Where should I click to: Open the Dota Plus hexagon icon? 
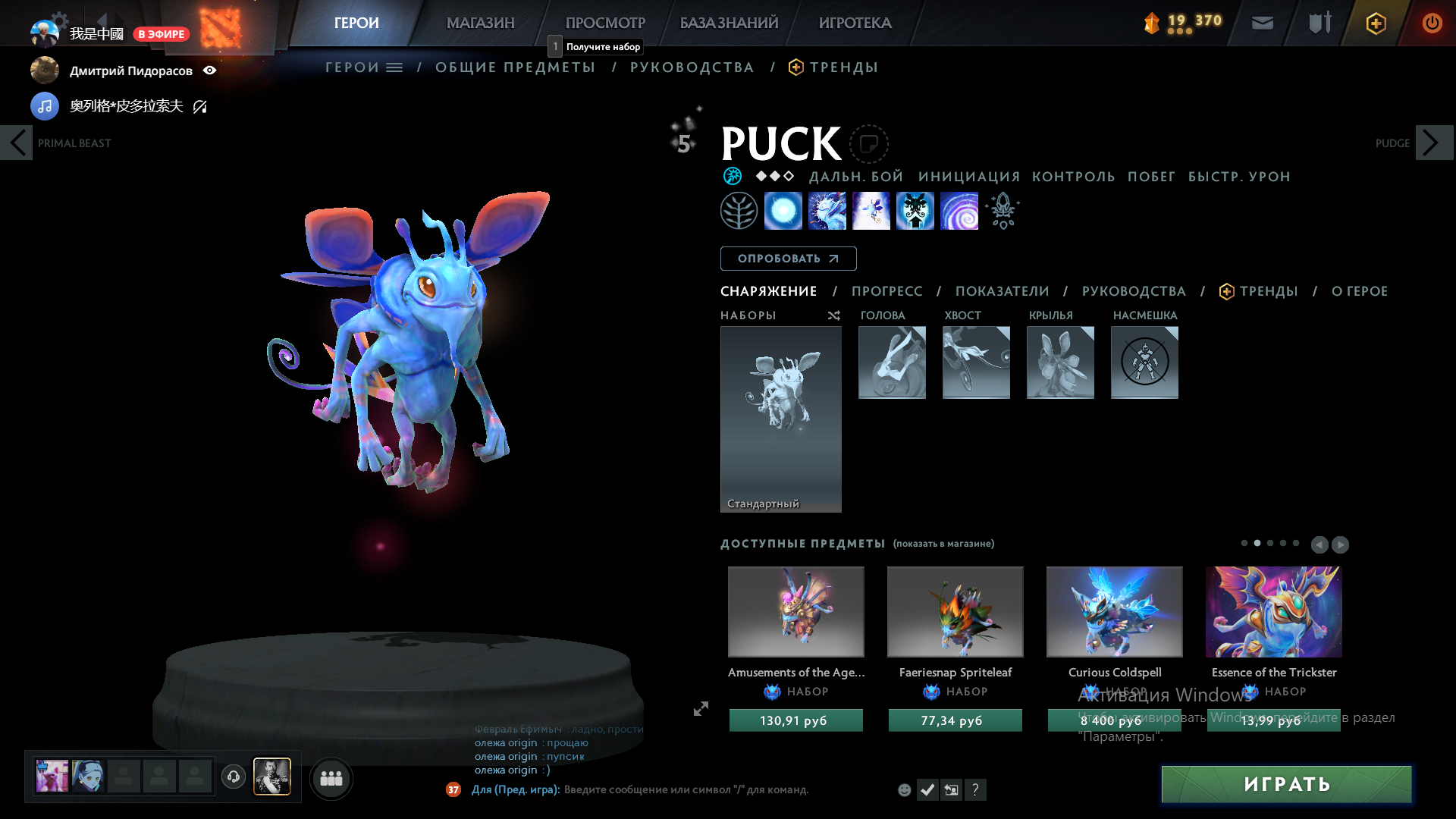tap(1376, 23)
